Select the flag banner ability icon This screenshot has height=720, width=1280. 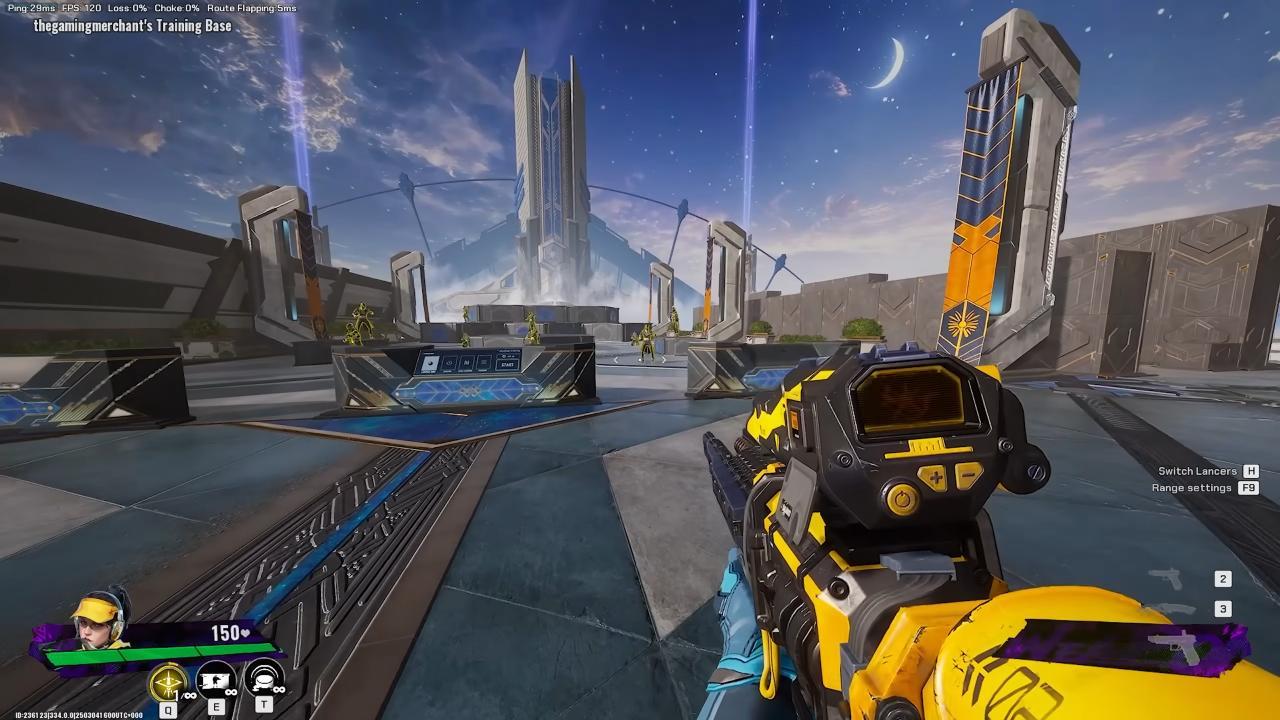click(216, 680)
